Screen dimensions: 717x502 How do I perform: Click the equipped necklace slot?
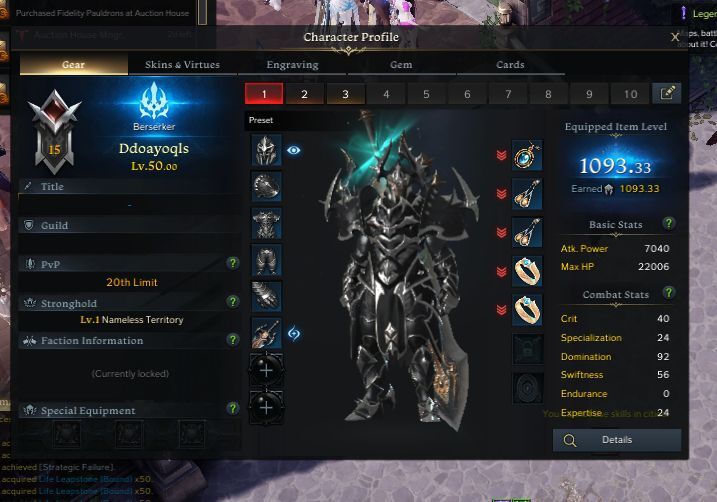point(527,155)
